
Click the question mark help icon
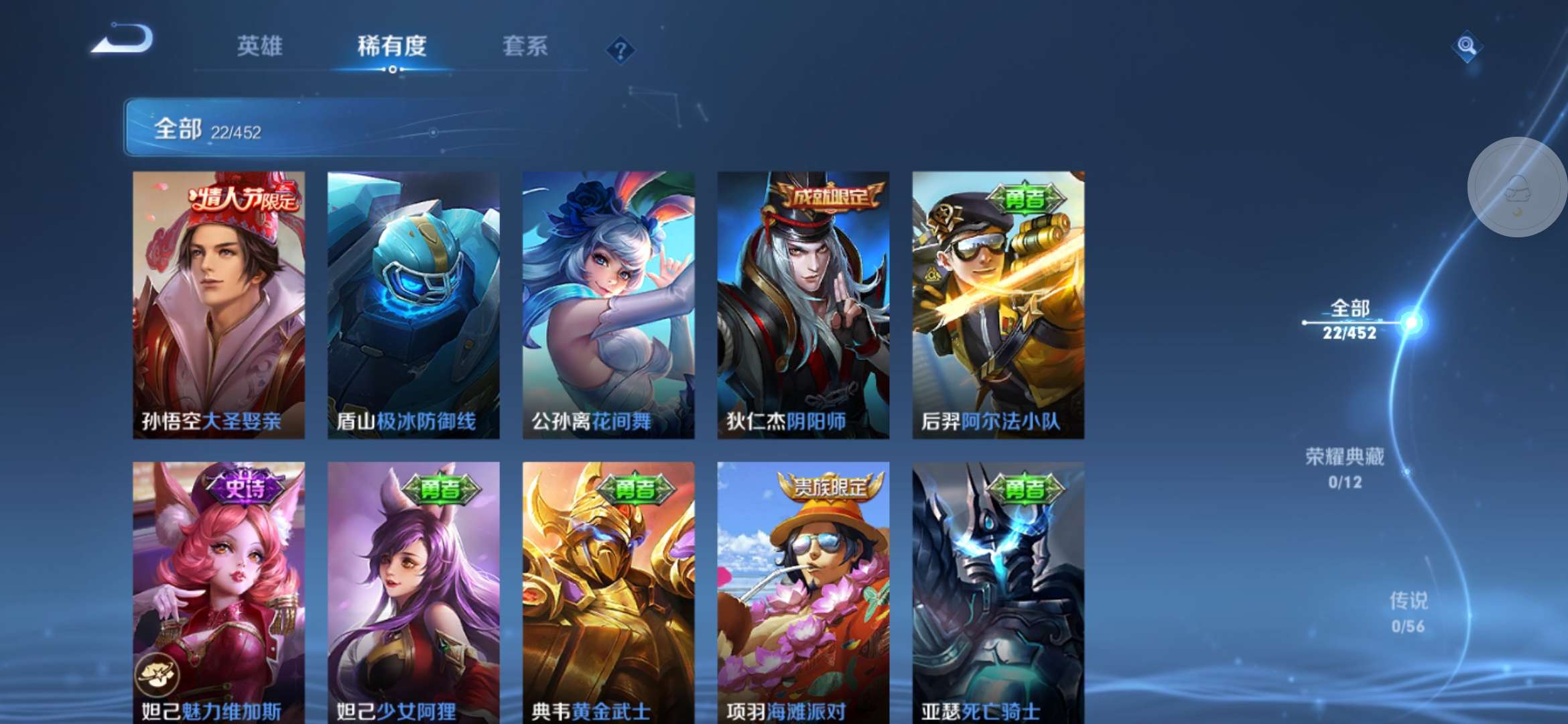[620, 48]
